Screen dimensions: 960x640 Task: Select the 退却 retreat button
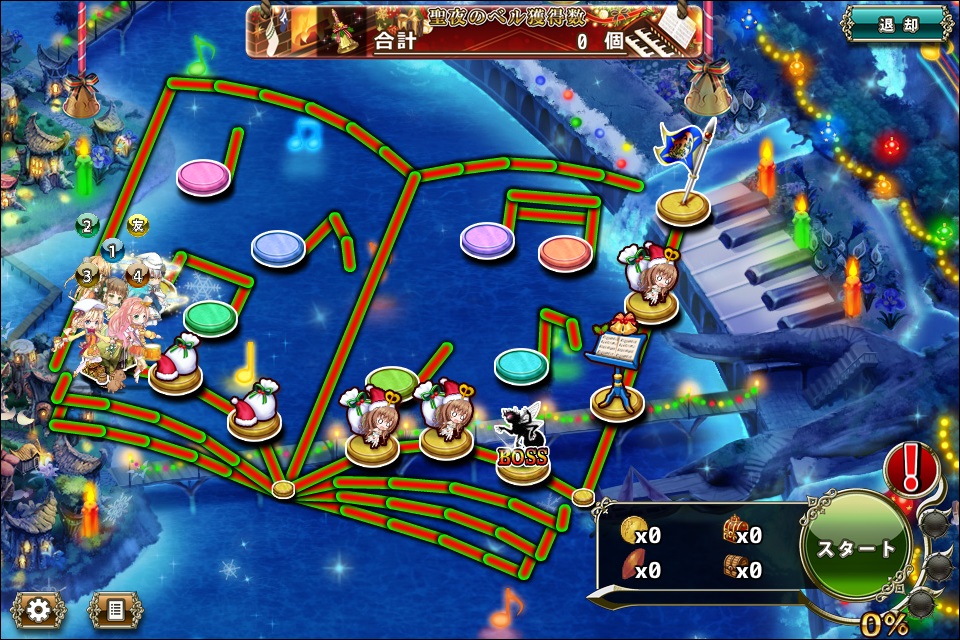coord(895,24)
